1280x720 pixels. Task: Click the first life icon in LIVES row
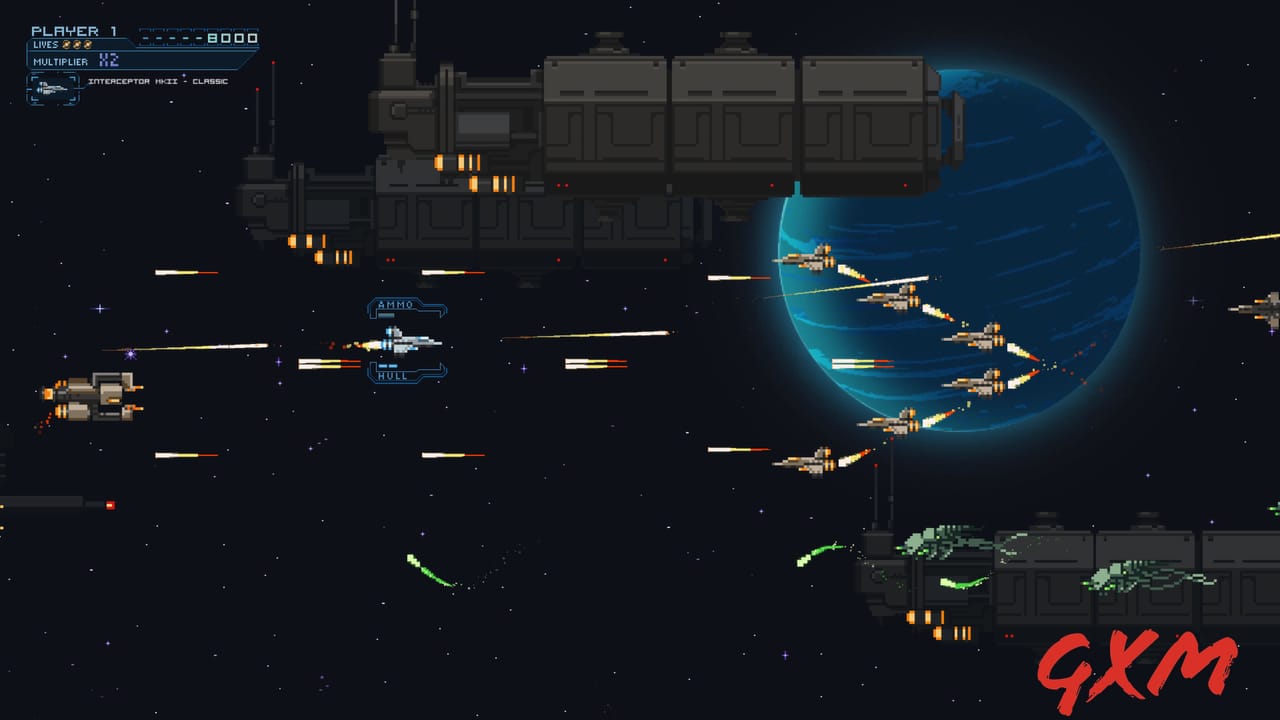66,45
